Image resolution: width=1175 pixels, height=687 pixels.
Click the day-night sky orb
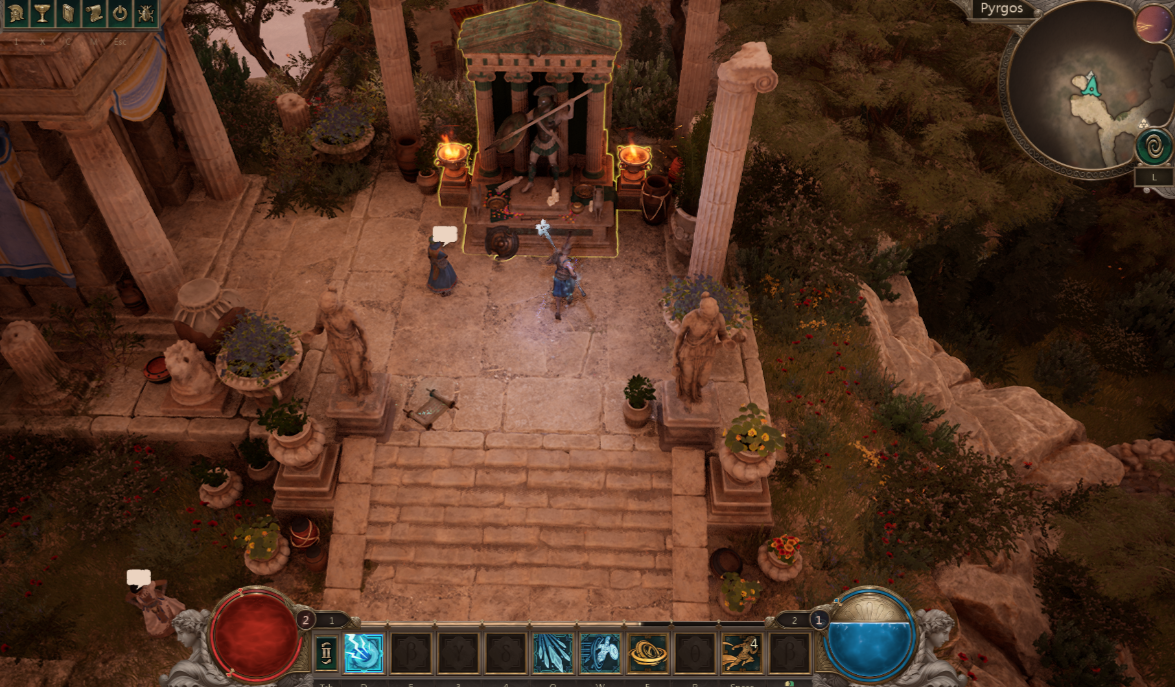[1154, 24]
